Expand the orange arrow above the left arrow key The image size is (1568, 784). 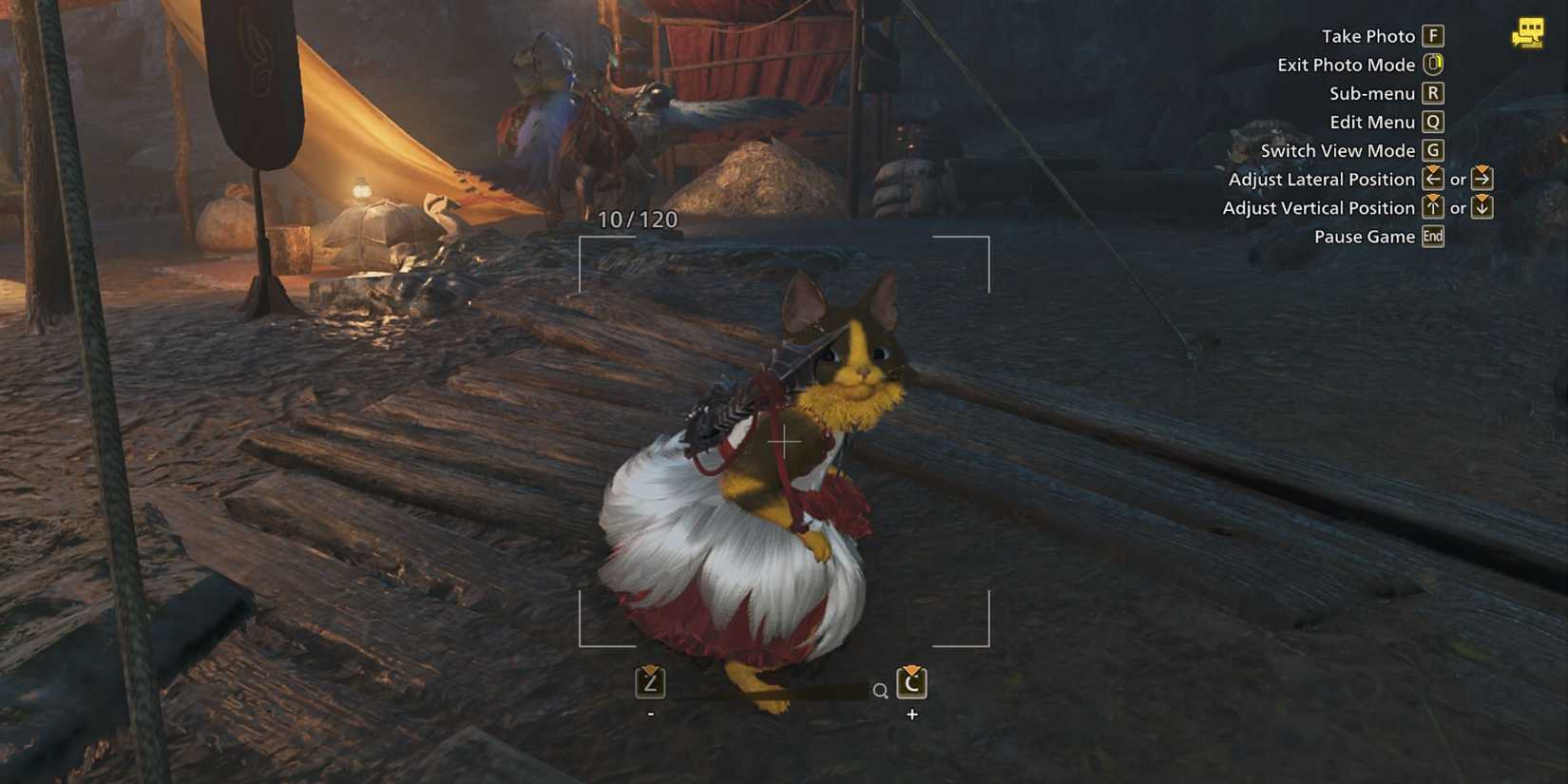tap(1433, 168)
